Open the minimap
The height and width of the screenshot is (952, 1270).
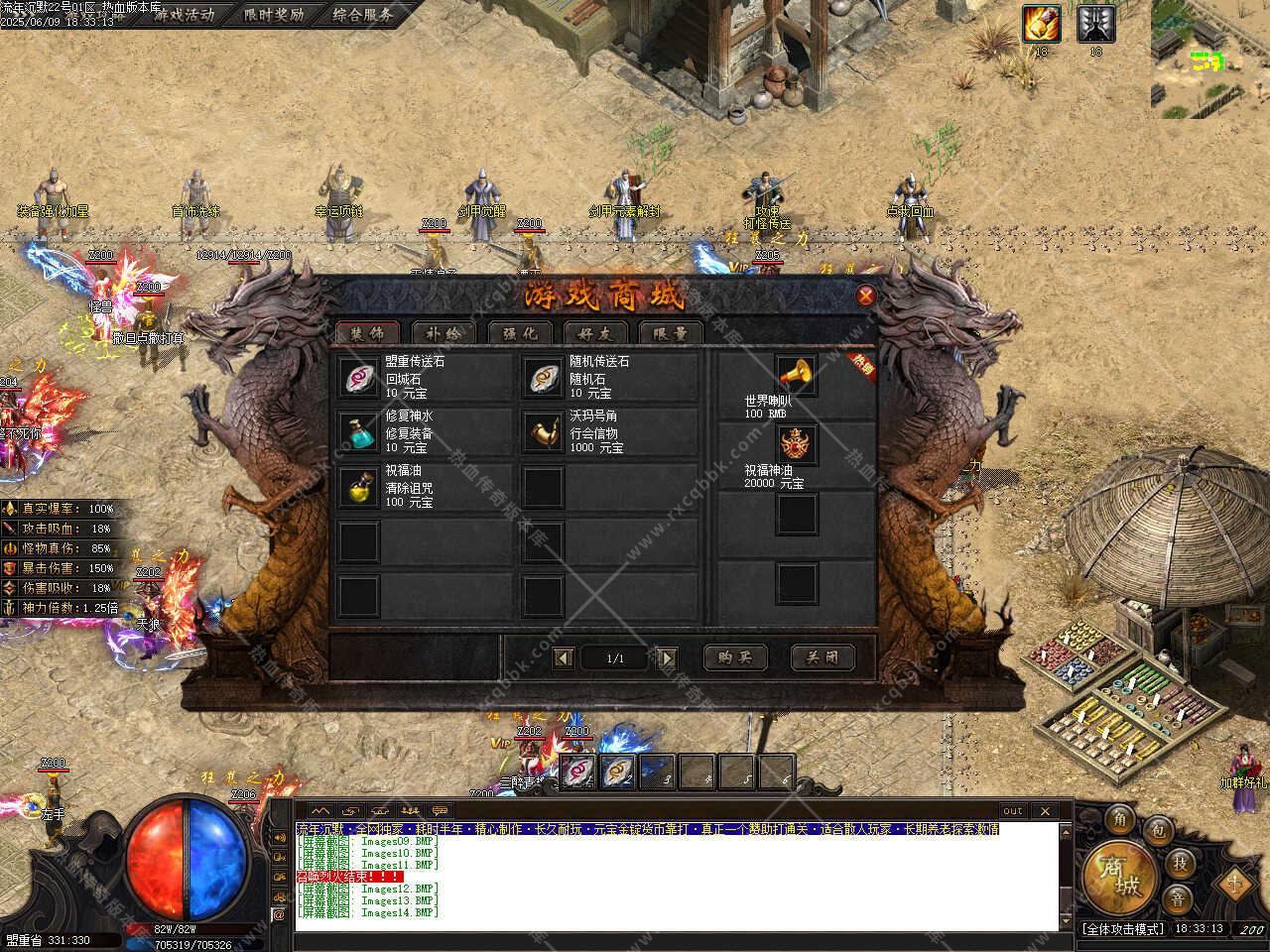(x=1209, y=59)
